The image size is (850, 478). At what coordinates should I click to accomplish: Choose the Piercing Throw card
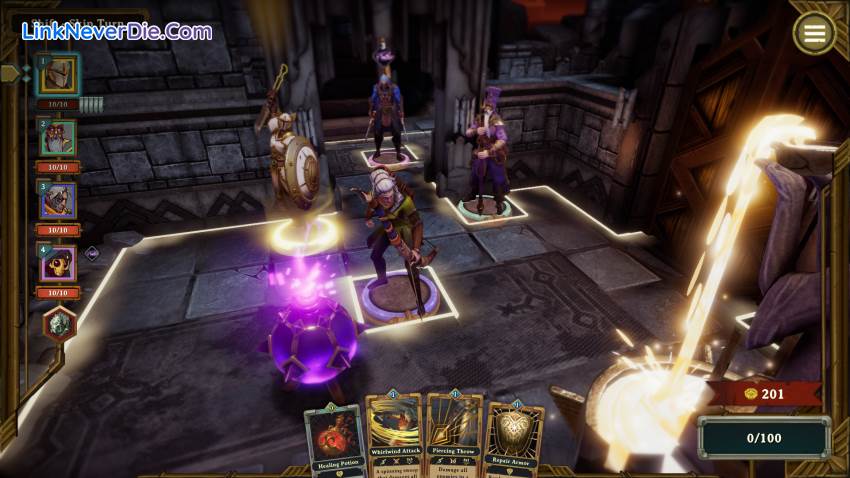(454, 436)
